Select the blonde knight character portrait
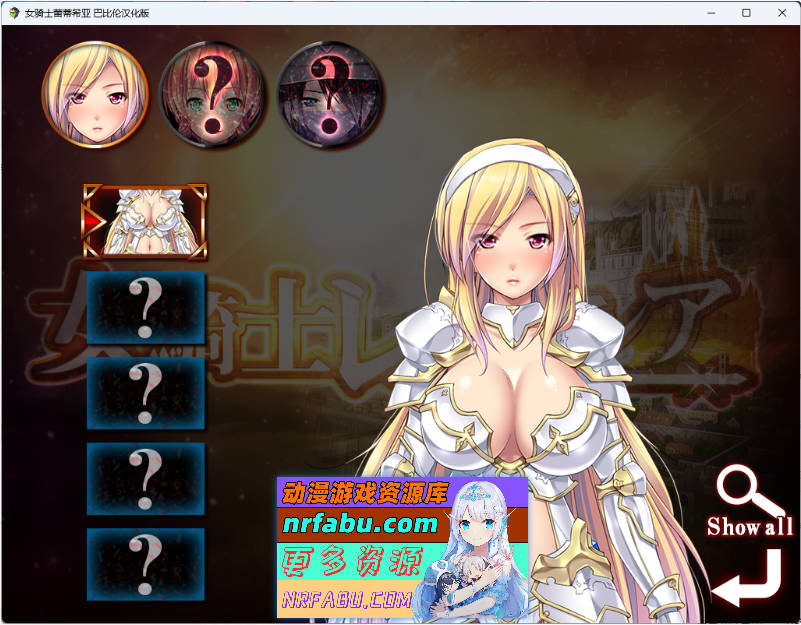 (95, 94)
